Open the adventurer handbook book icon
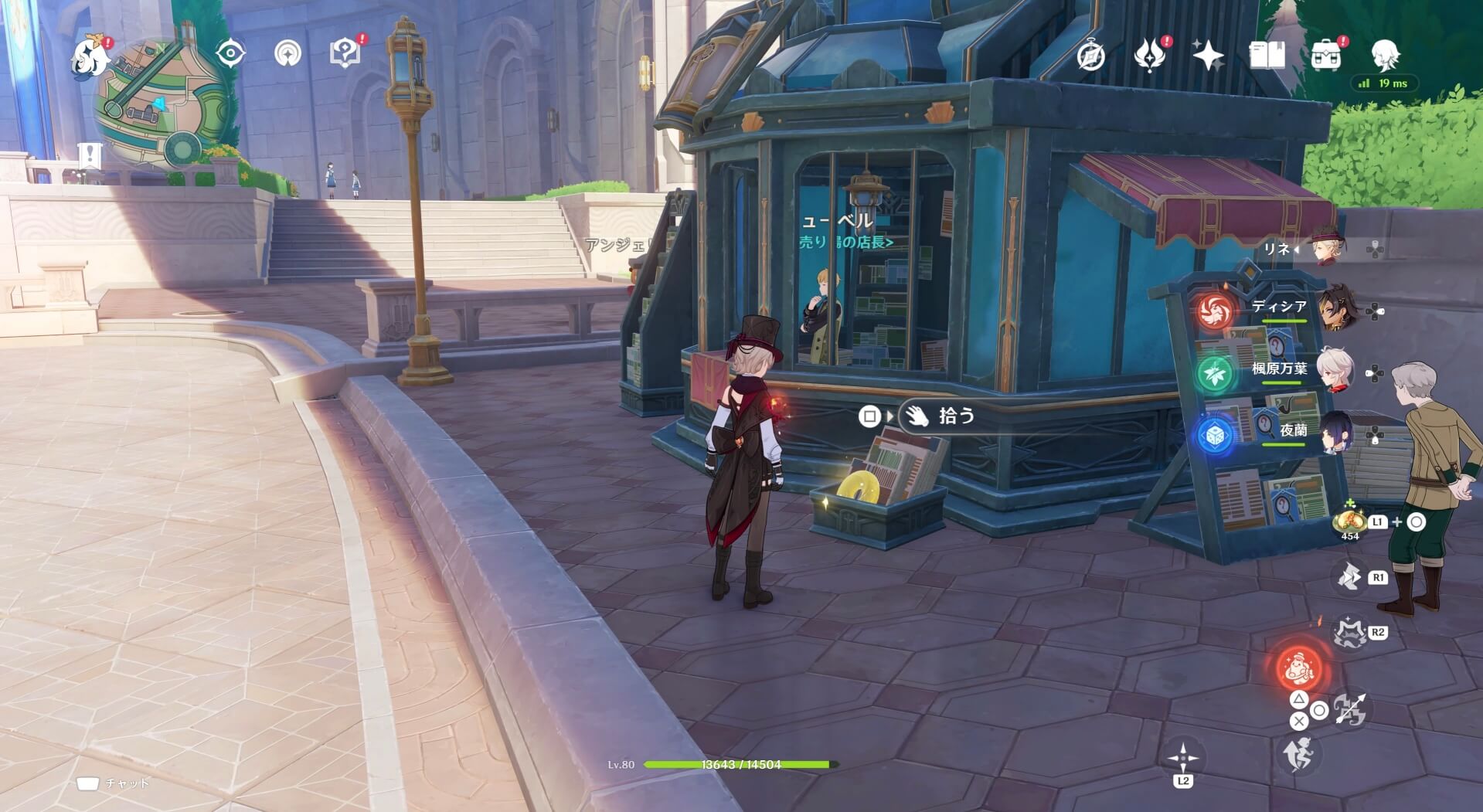This screenshot has width=1483, height=812. pyautogui.click(x=1267, y=56)
